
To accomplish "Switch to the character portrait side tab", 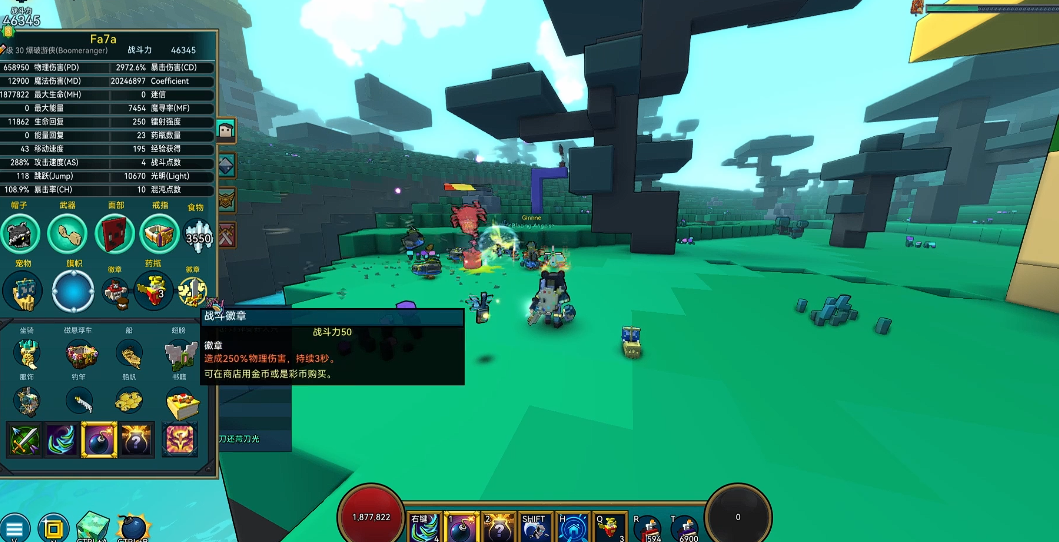I will tap(226, 131).
